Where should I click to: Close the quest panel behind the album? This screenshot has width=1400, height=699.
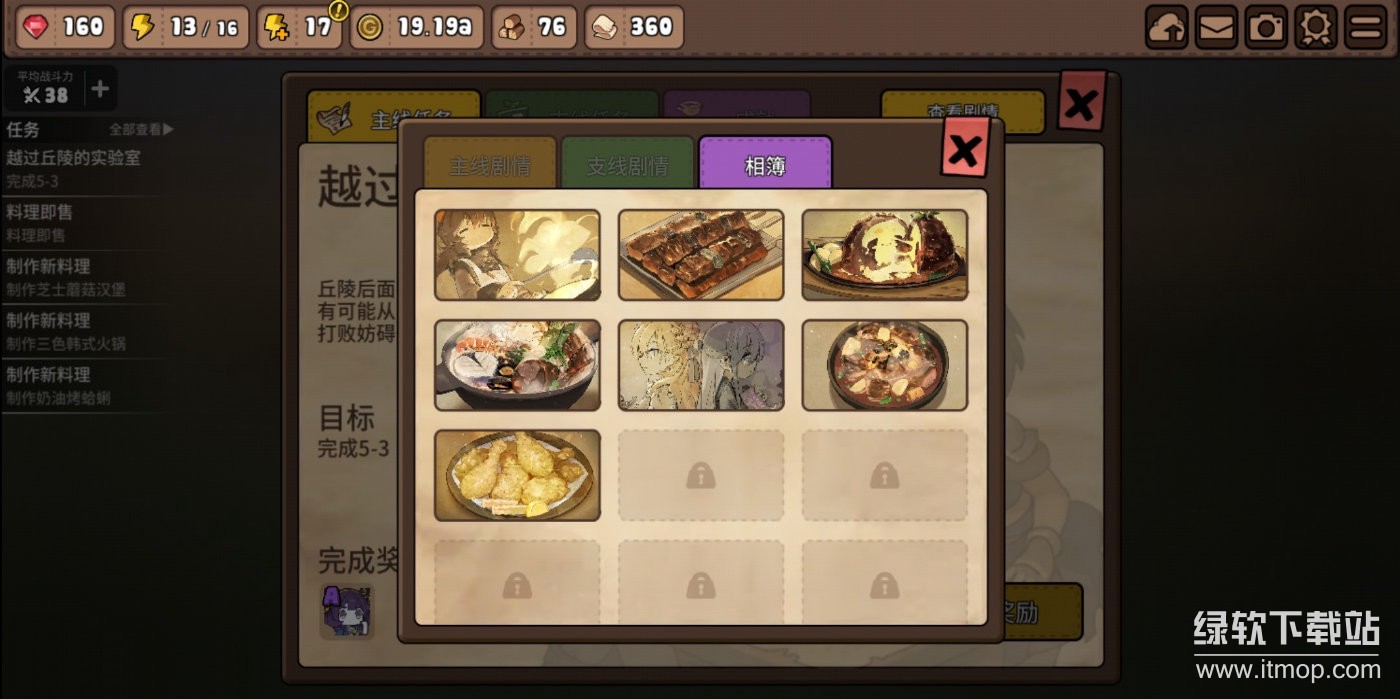tap(1081, 101)
